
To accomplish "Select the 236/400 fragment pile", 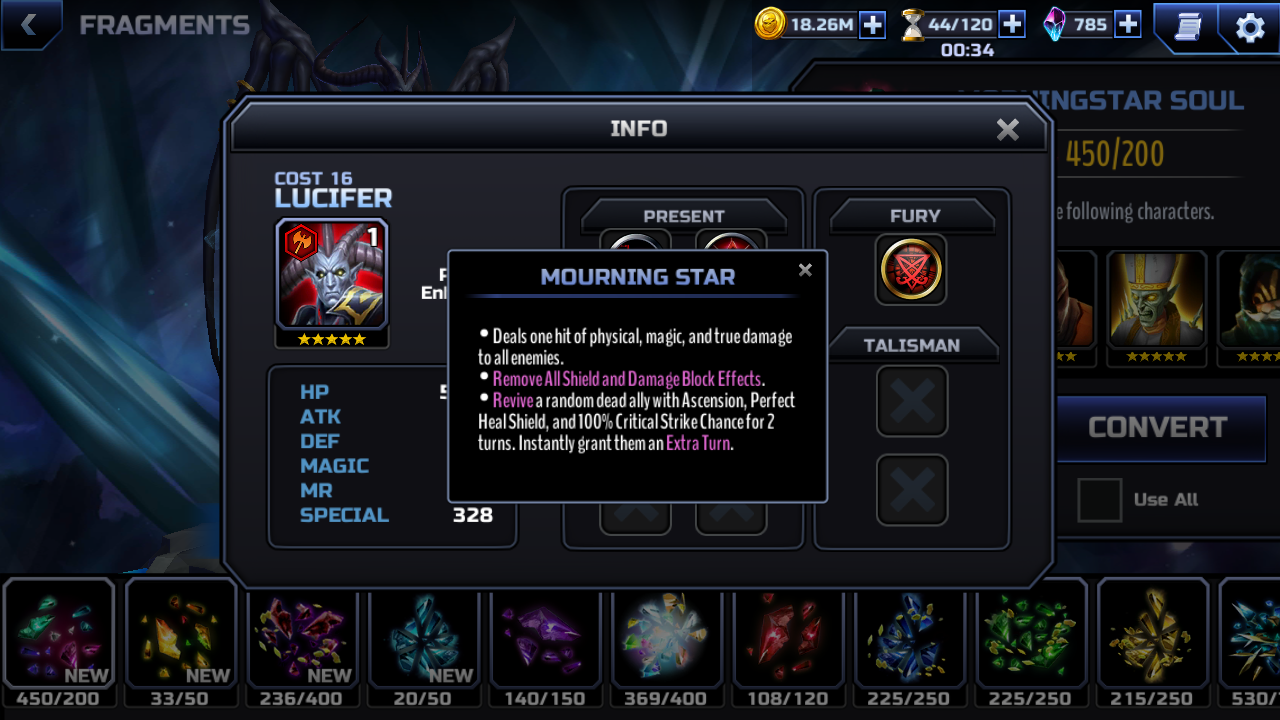I will tap(302, 634).
